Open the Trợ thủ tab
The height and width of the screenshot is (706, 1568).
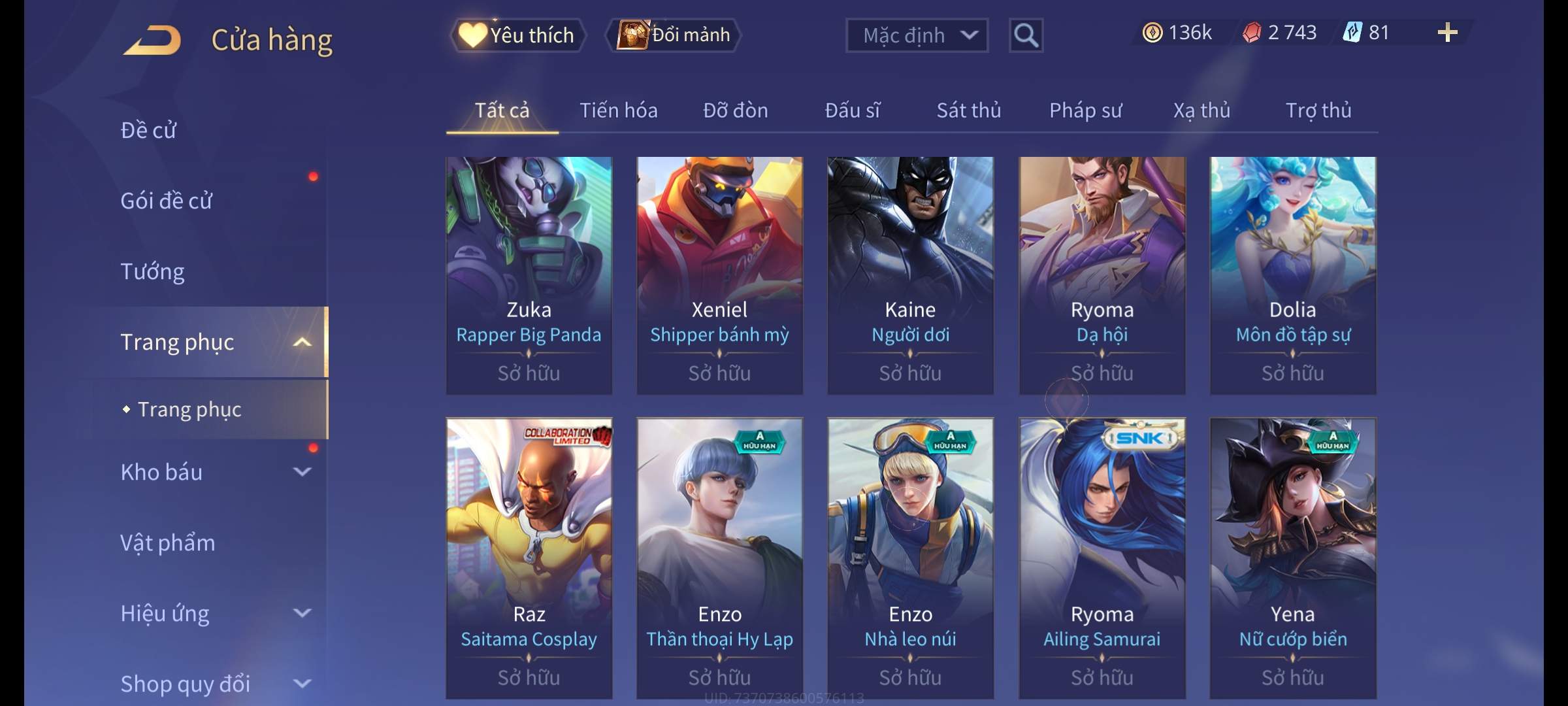pos(1318,110)
